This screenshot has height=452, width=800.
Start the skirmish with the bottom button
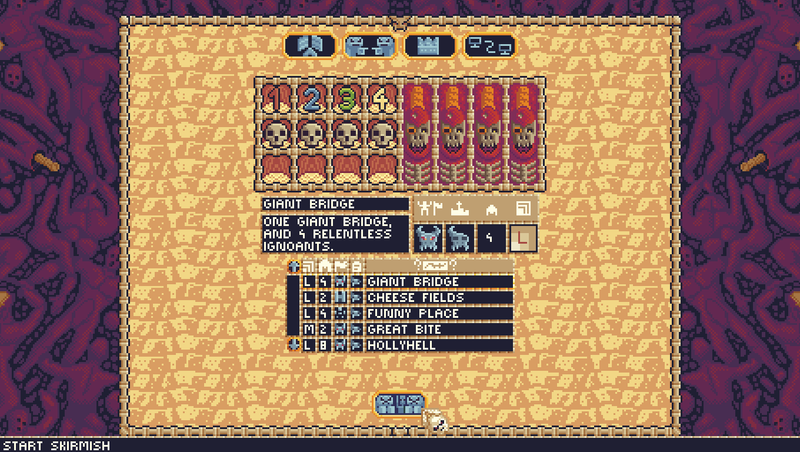(399, 404)
